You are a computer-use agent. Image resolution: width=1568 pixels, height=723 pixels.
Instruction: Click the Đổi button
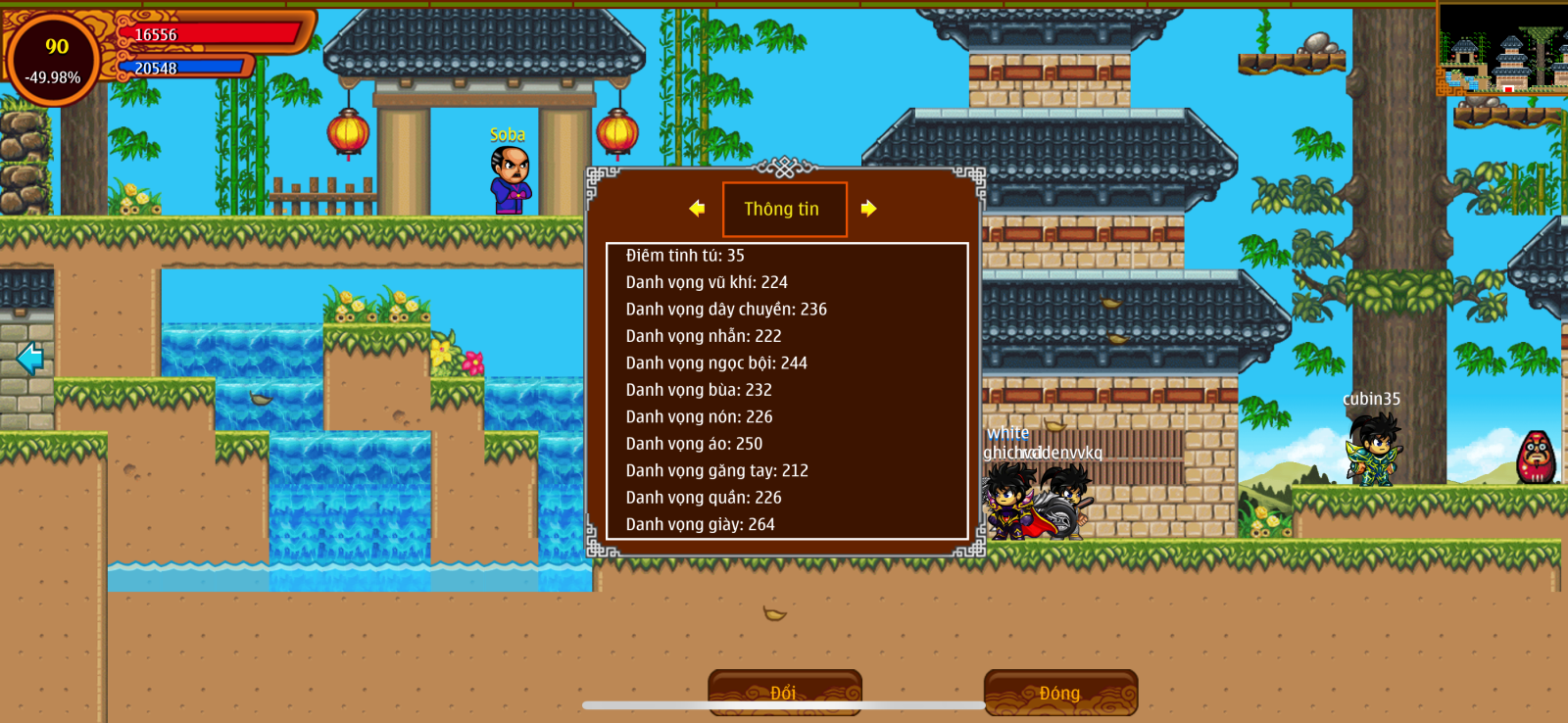784,692
